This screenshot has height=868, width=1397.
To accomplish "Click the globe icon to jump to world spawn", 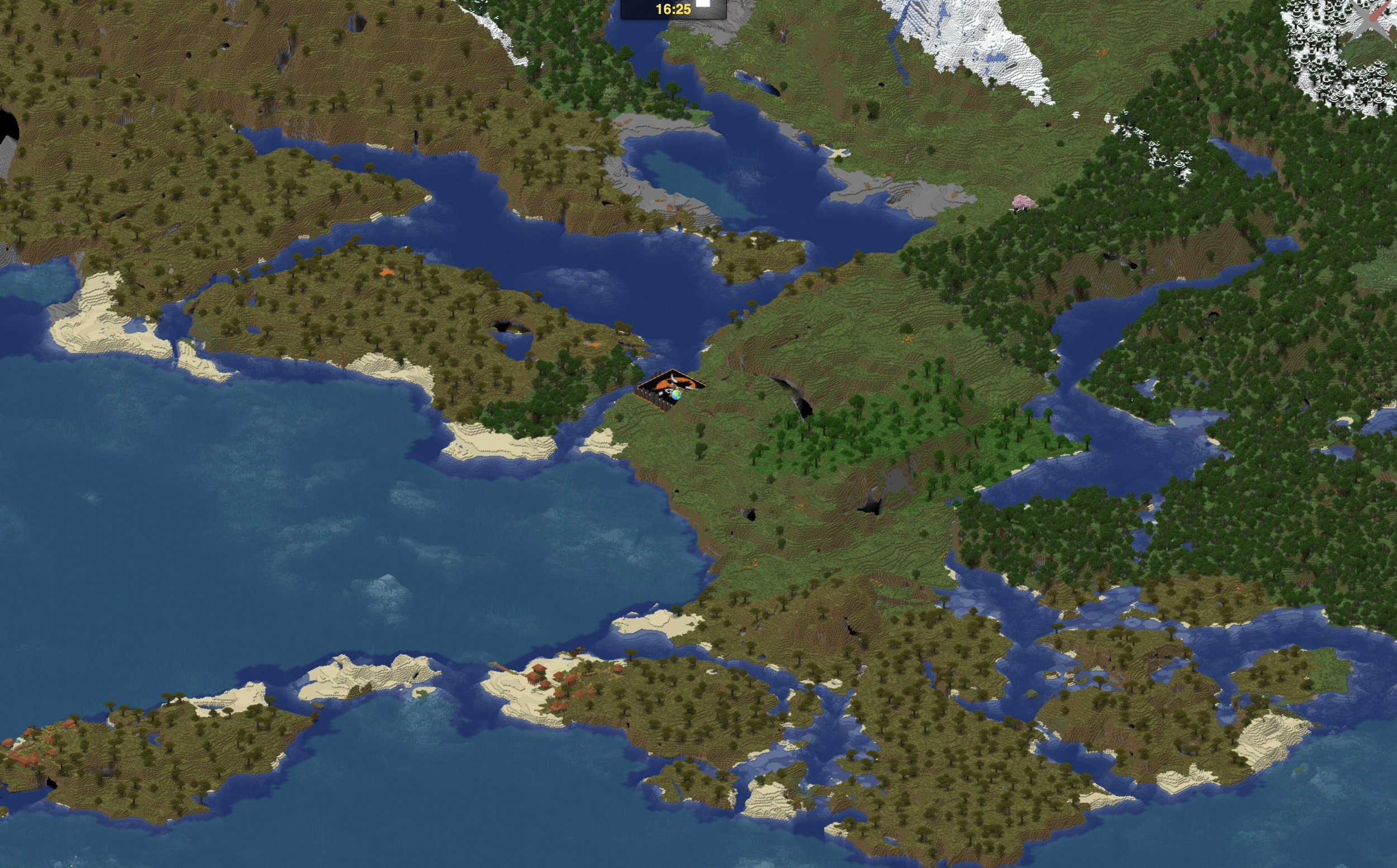I will pyautogui.click(x=676, y=396).
